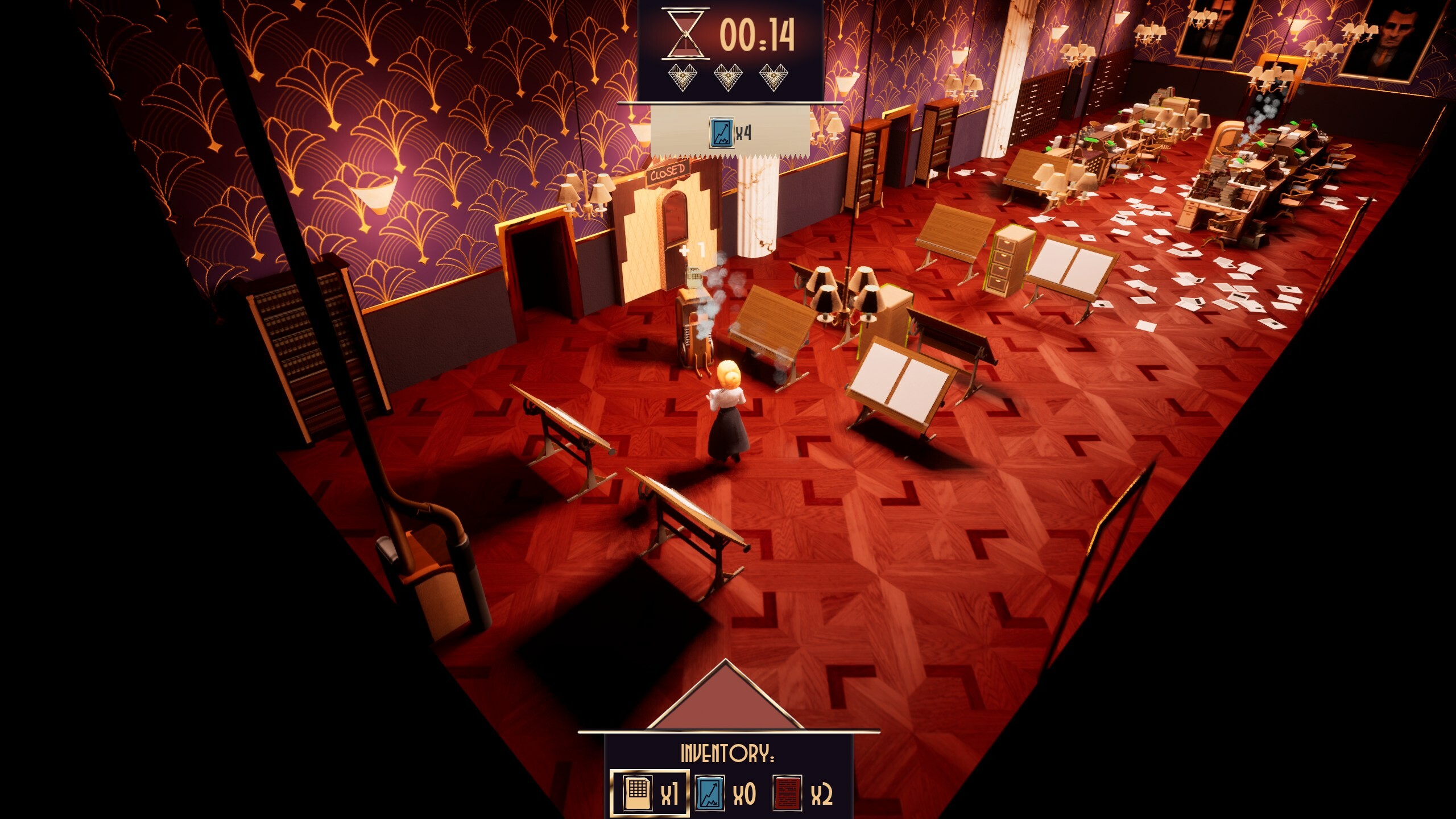Click the rightmost heart icon below the timer
Viewport: 1456px width, 819px height.
coord(773,78)
